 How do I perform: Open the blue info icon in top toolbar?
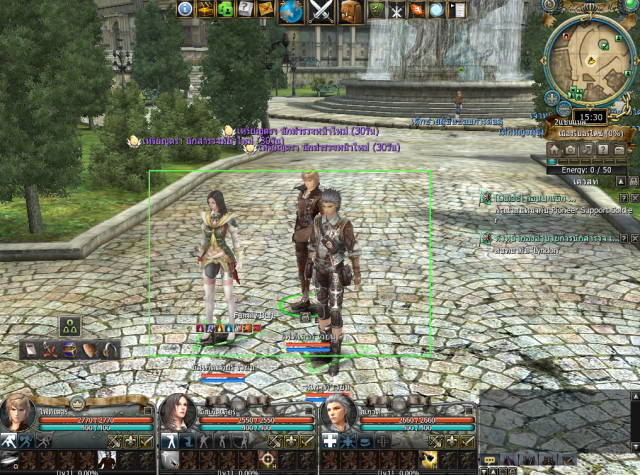point(185,10)
